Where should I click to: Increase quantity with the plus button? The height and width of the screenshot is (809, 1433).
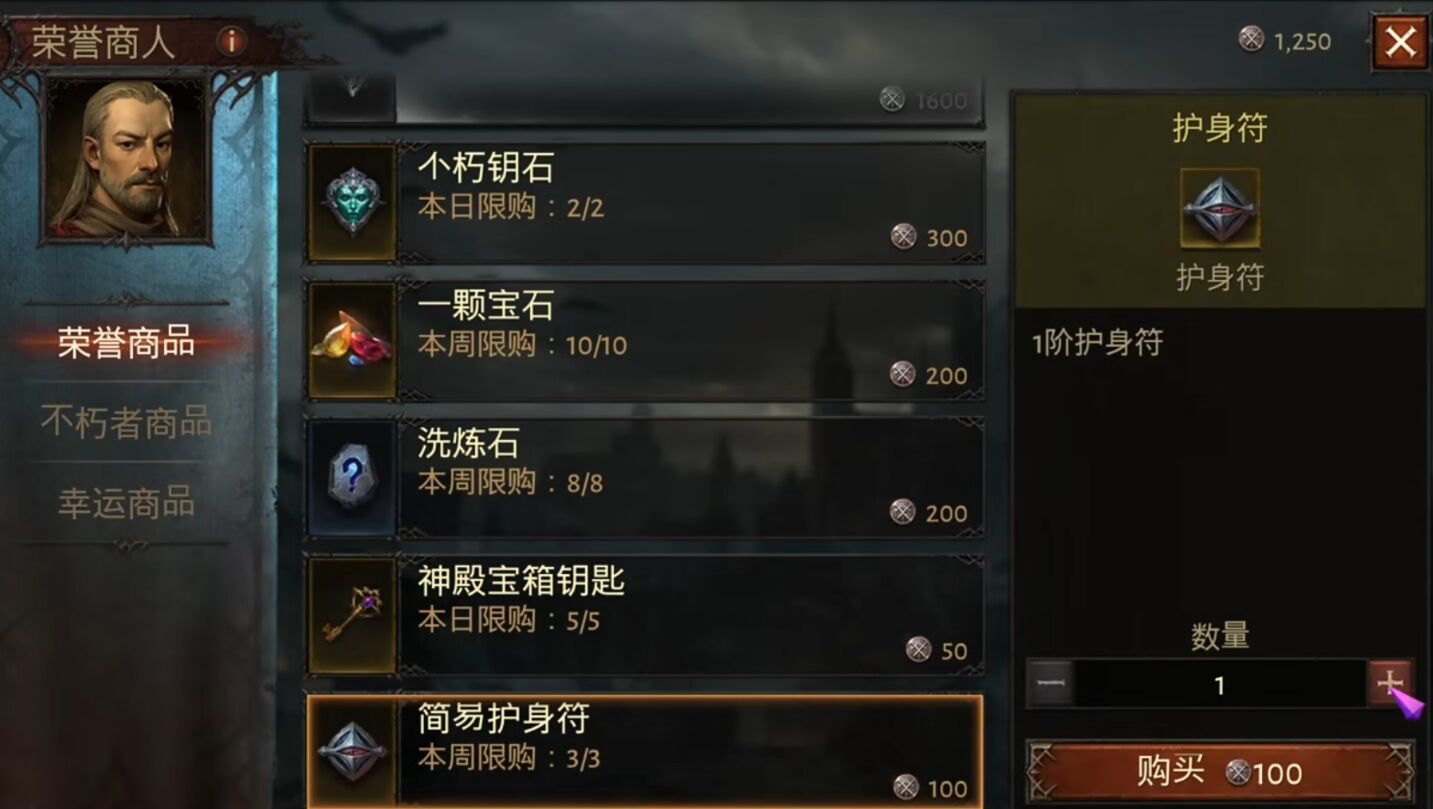[x=1392, y=684]
